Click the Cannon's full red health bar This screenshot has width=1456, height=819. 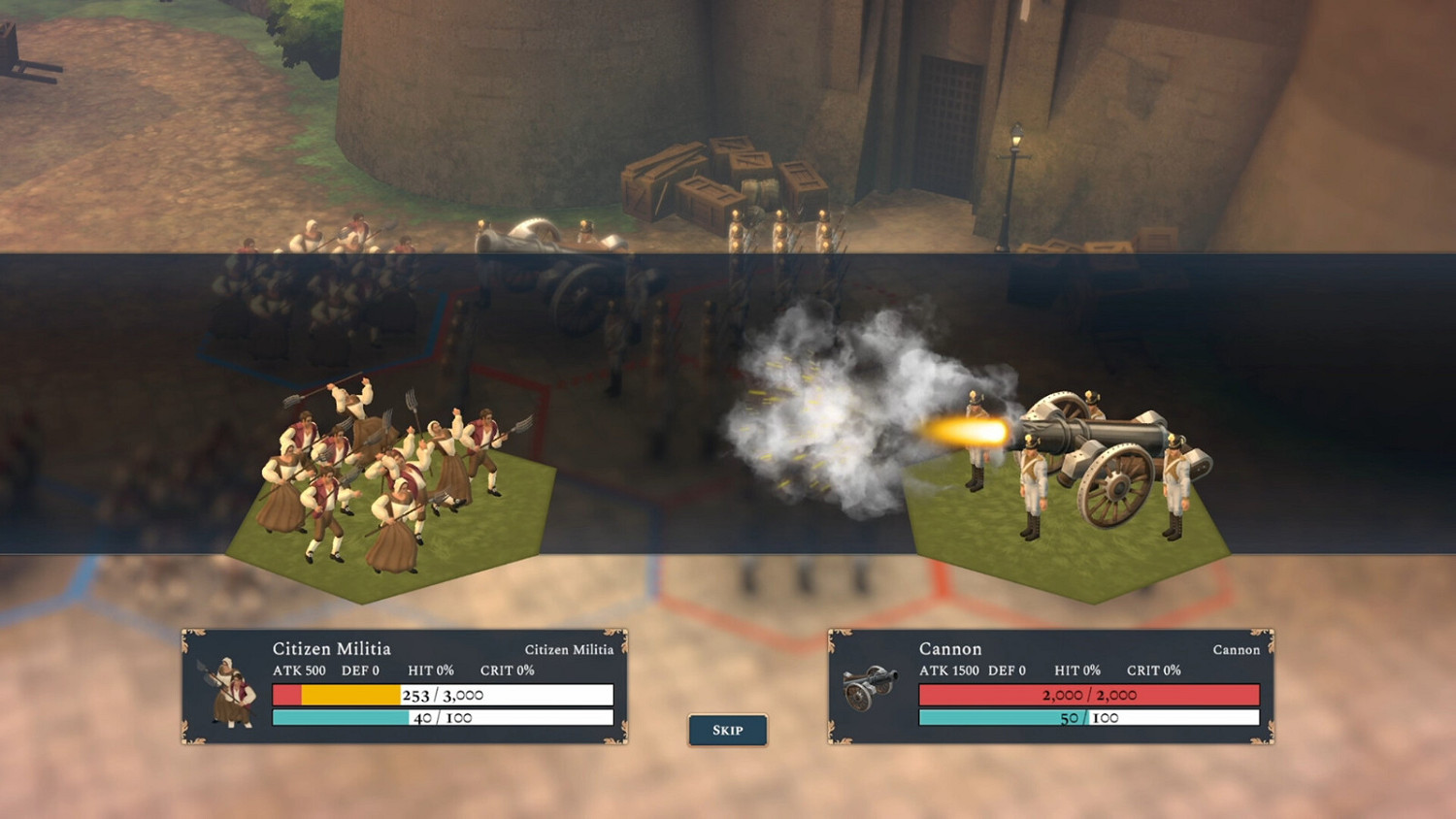click(x=1087, y=695)
